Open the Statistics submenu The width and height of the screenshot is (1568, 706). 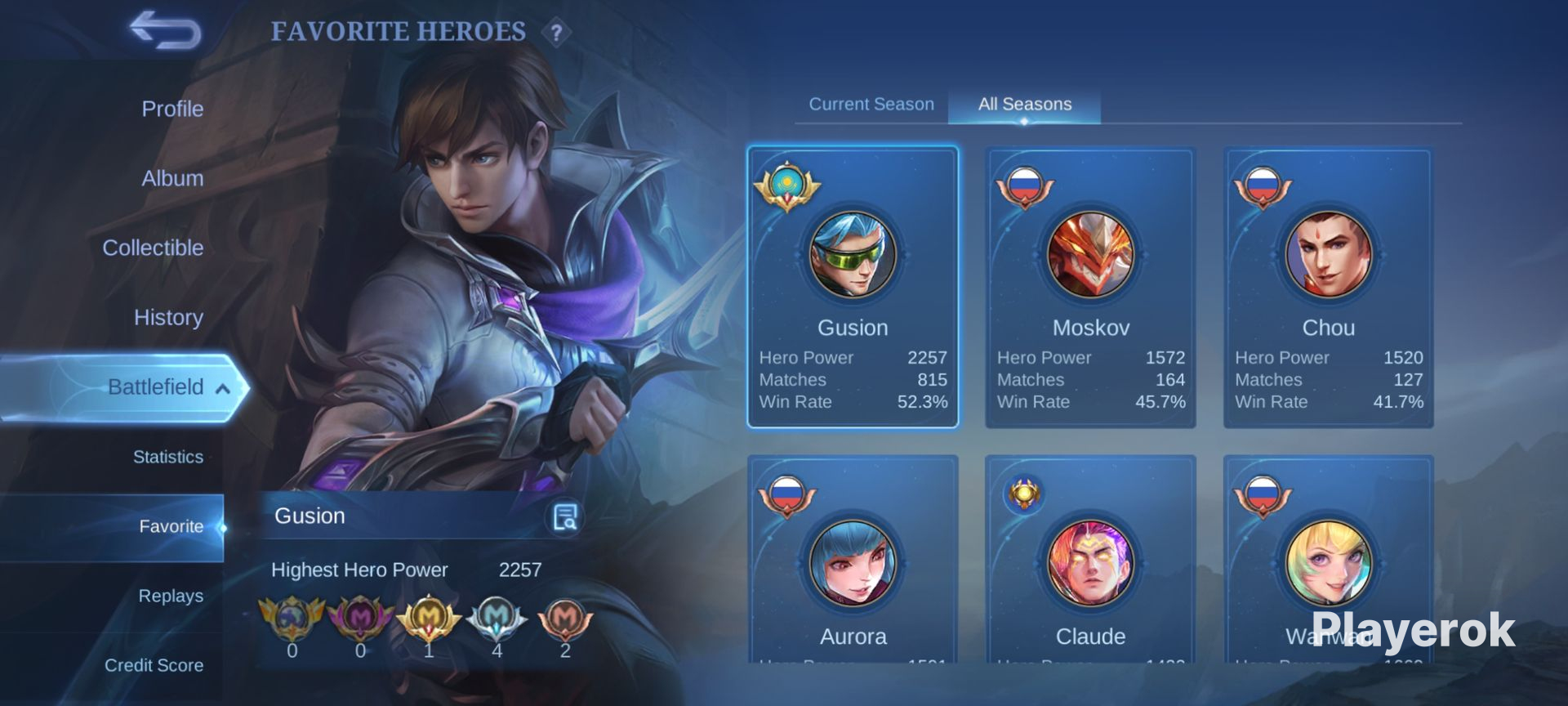point(168,457)
